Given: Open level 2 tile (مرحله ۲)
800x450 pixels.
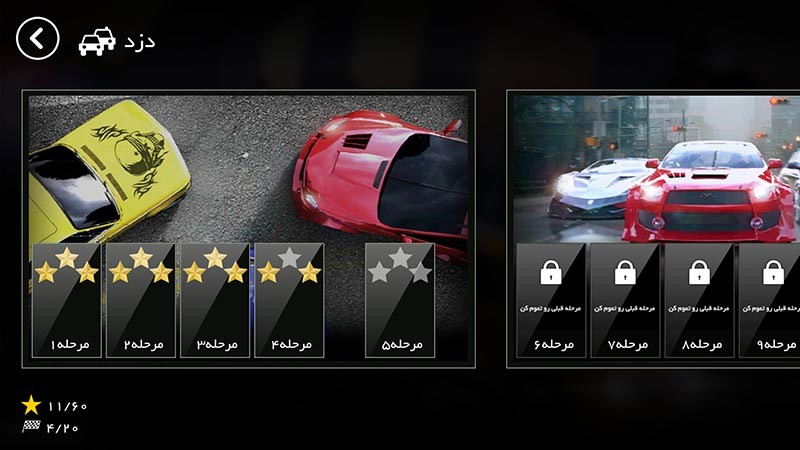Looking at the screenshot, I should click(141, 300).
